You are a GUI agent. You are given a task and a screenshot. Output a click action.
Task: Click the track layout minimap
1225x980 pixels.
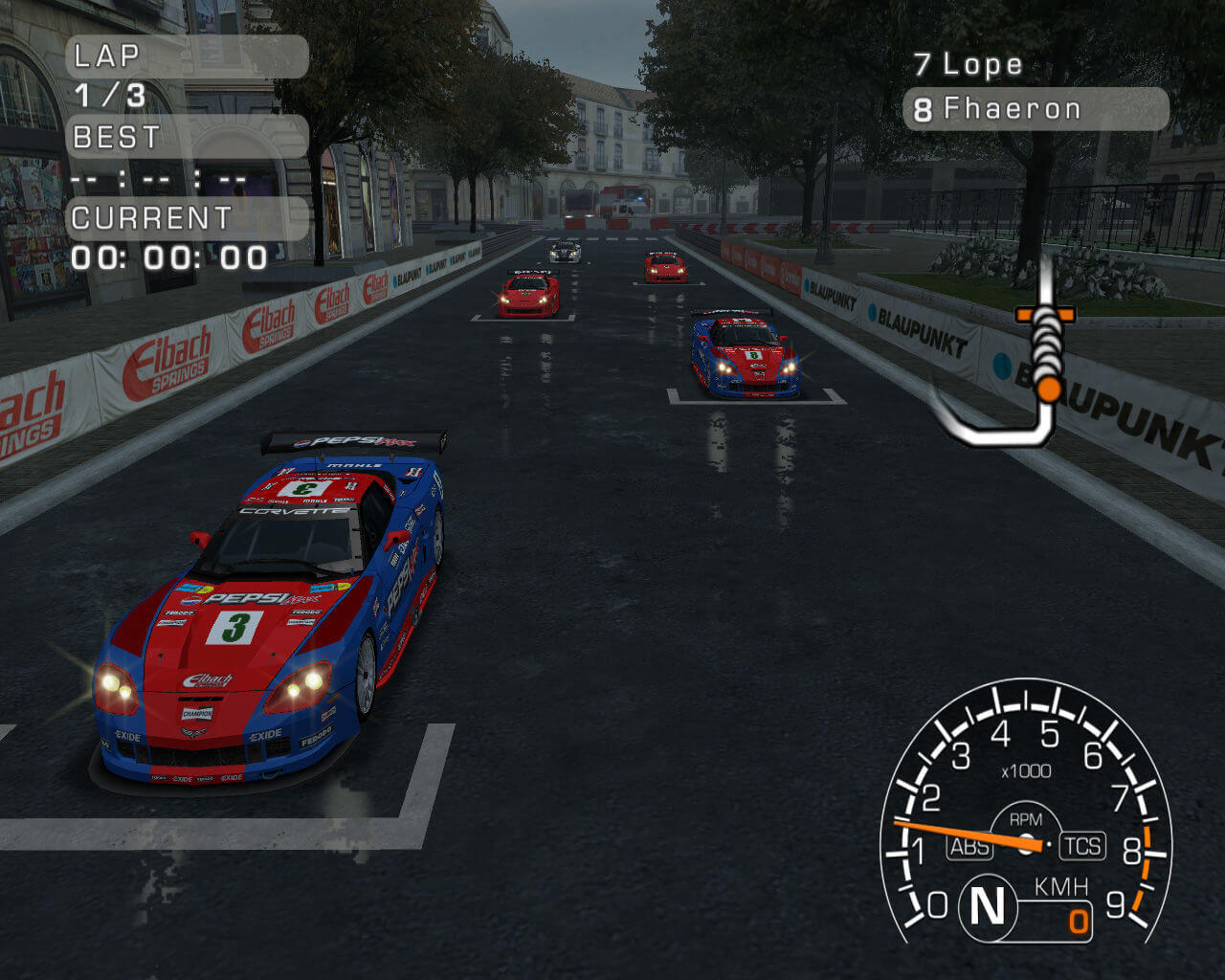tap(1024, 362)
